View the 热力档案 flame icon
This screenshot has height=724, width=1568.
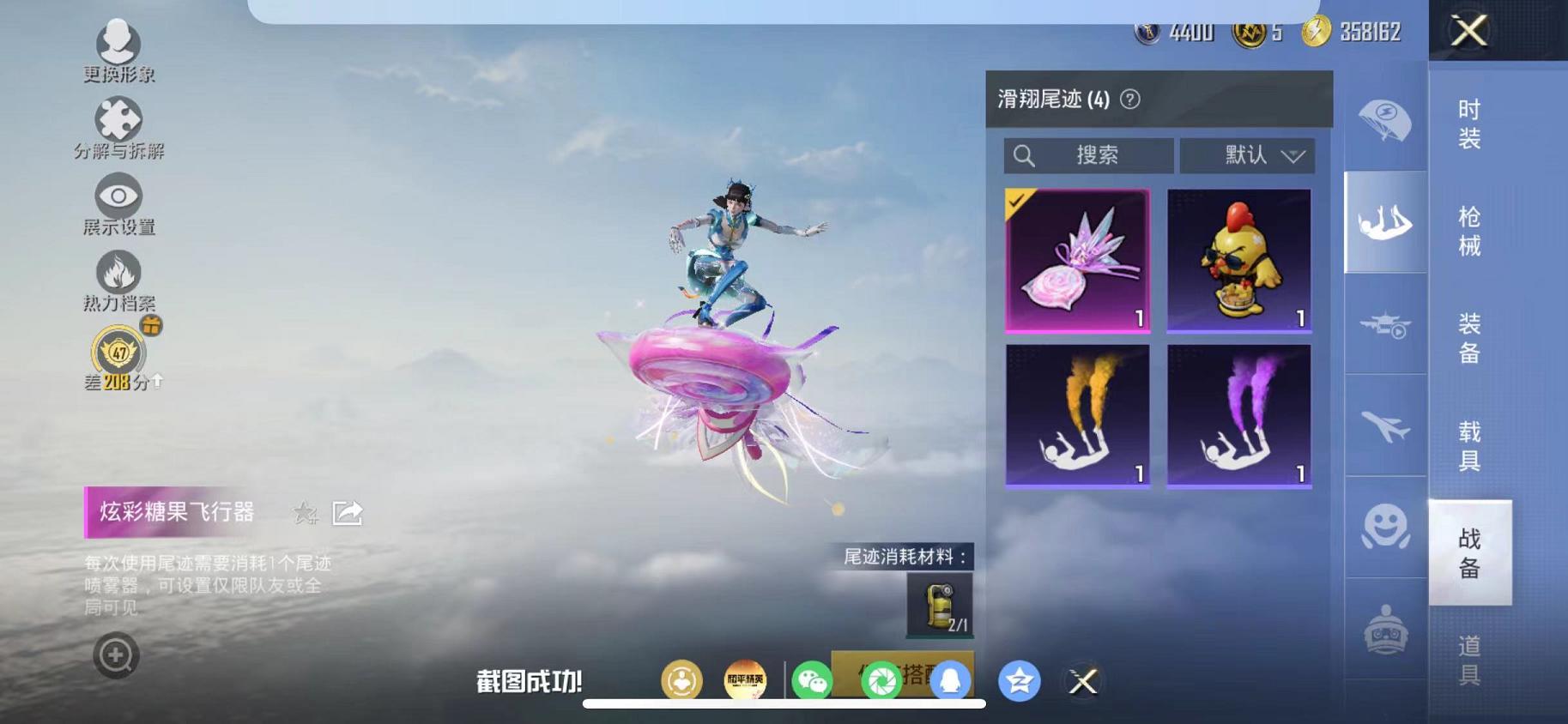coord(118,275)
